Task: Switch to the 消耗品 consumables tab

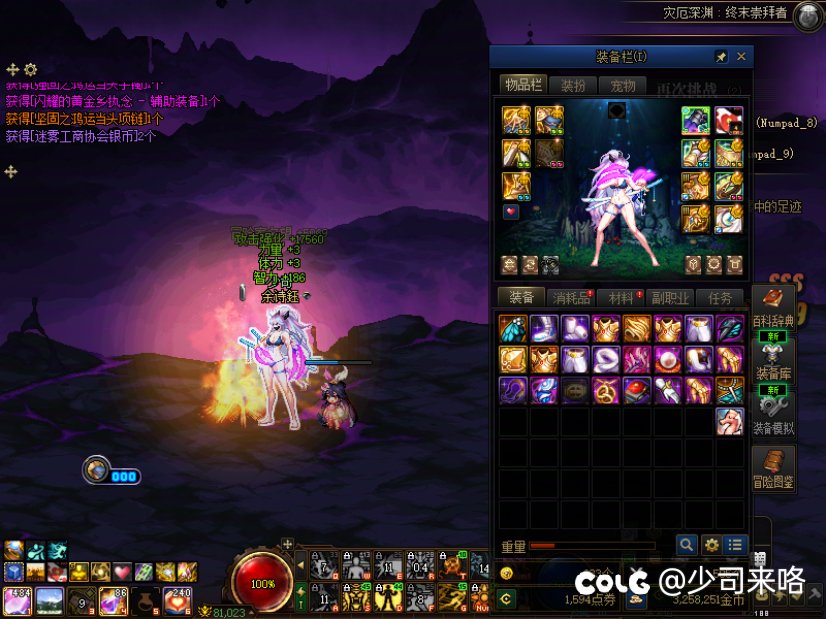Action: (571, 298)
